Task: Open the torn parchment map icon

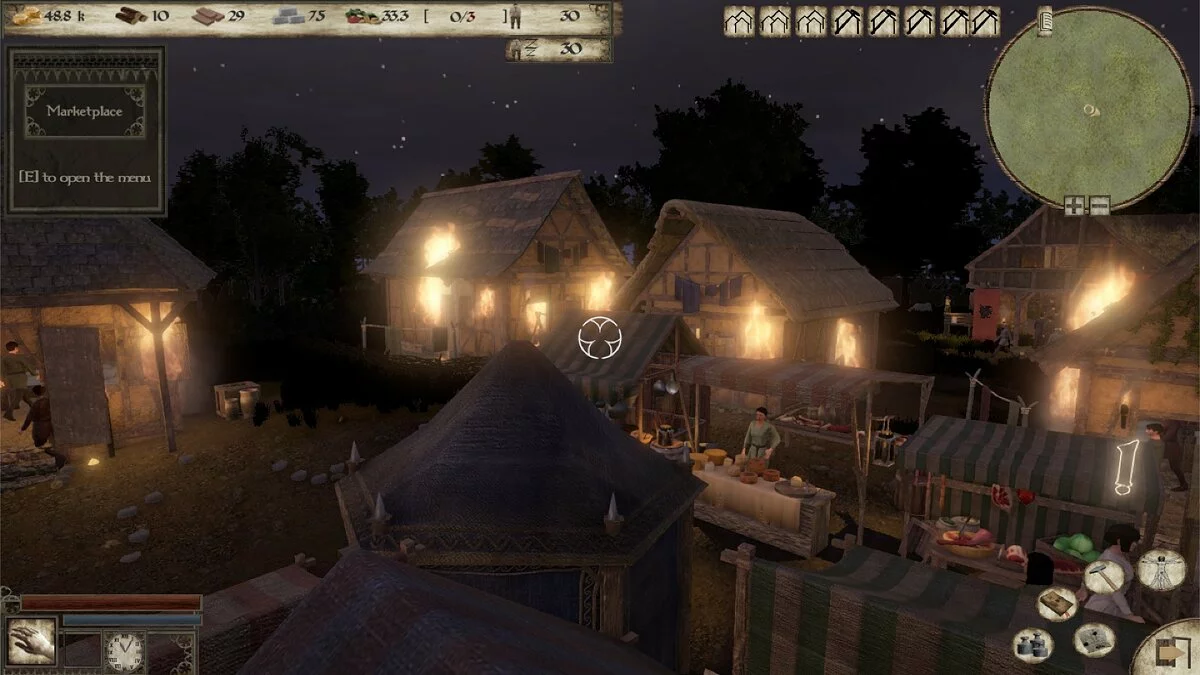Action: (1094, 639)
